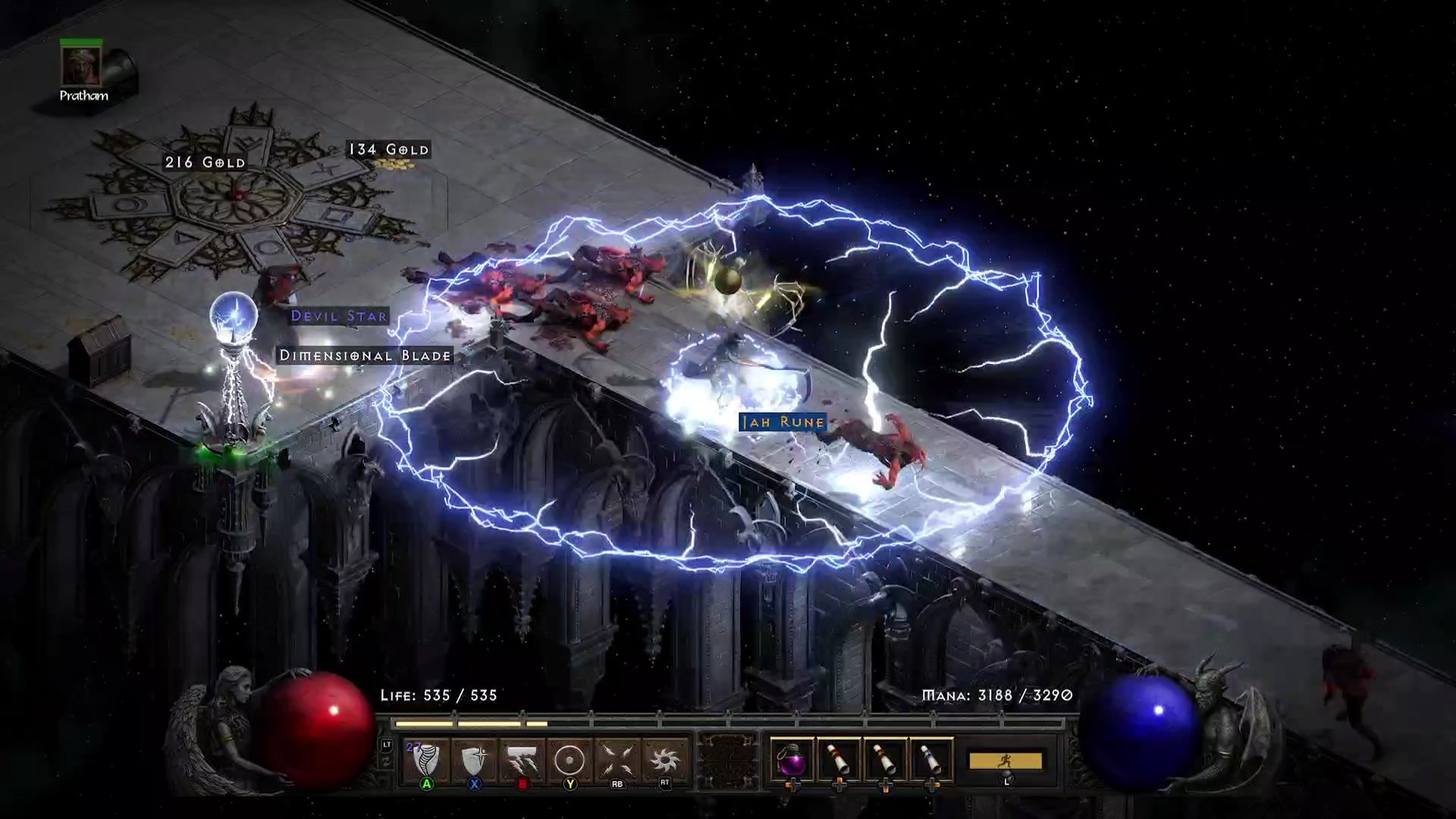The image size is (1456, 819).
Task: Collect the 134 Gold label
Action: point(388,150)
